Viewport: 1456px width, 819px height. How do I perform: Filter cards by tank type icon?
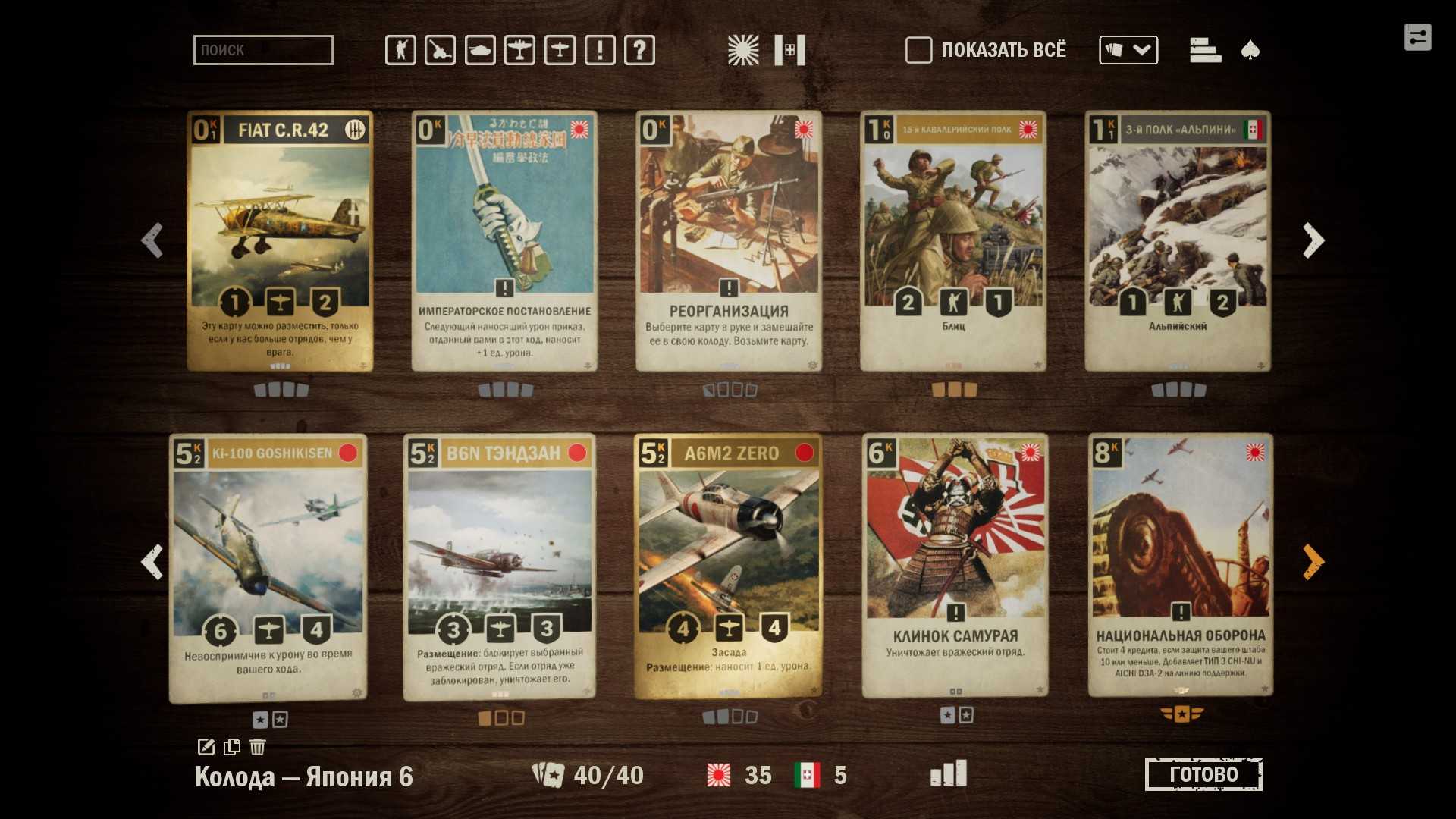point(480,50)
